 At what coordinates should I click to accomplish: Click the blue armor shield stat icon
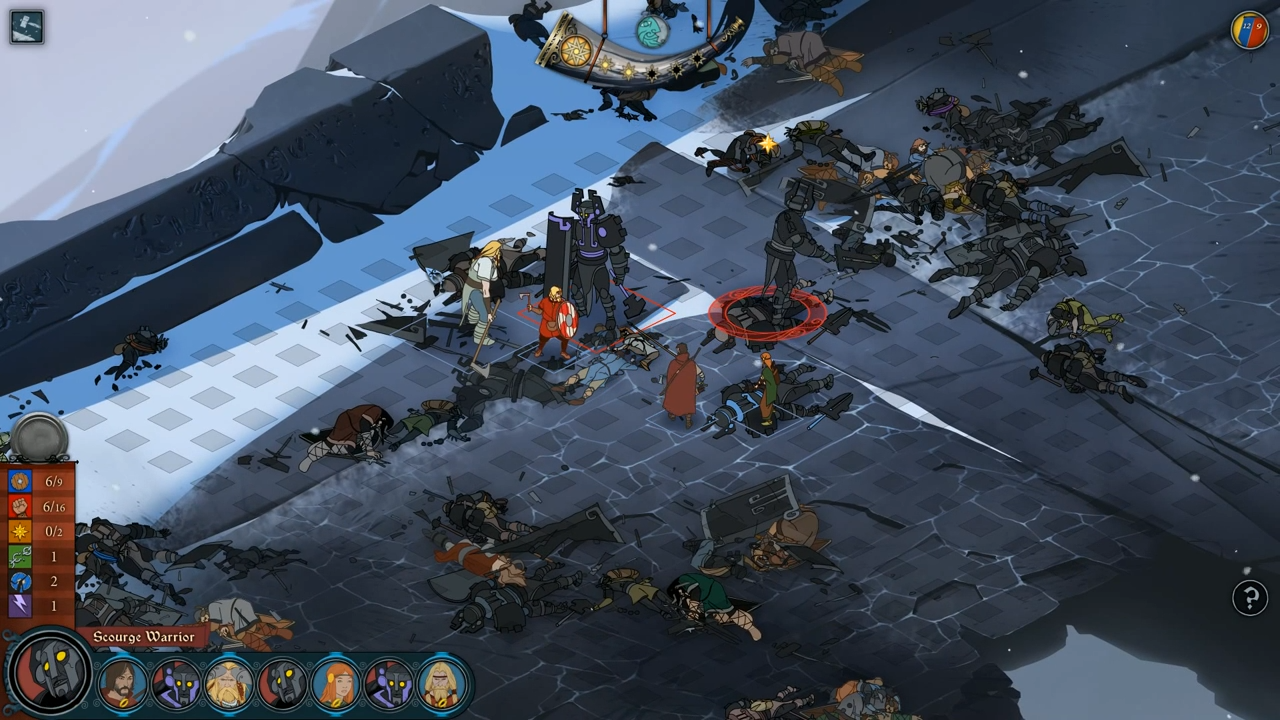20,481
